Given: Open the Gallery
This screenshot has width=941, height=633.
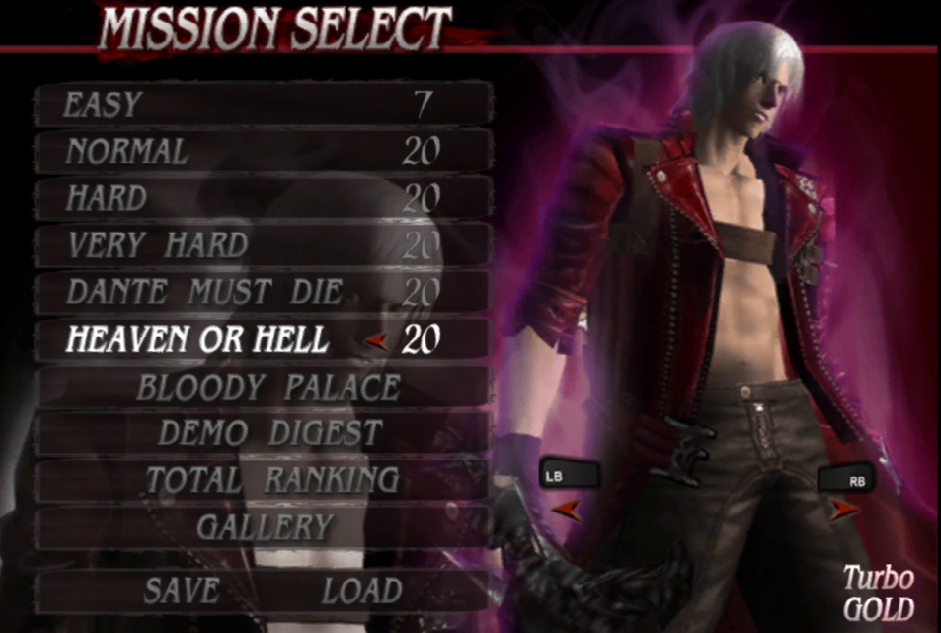Looking at the screenshot, I should tap(265, 527).
